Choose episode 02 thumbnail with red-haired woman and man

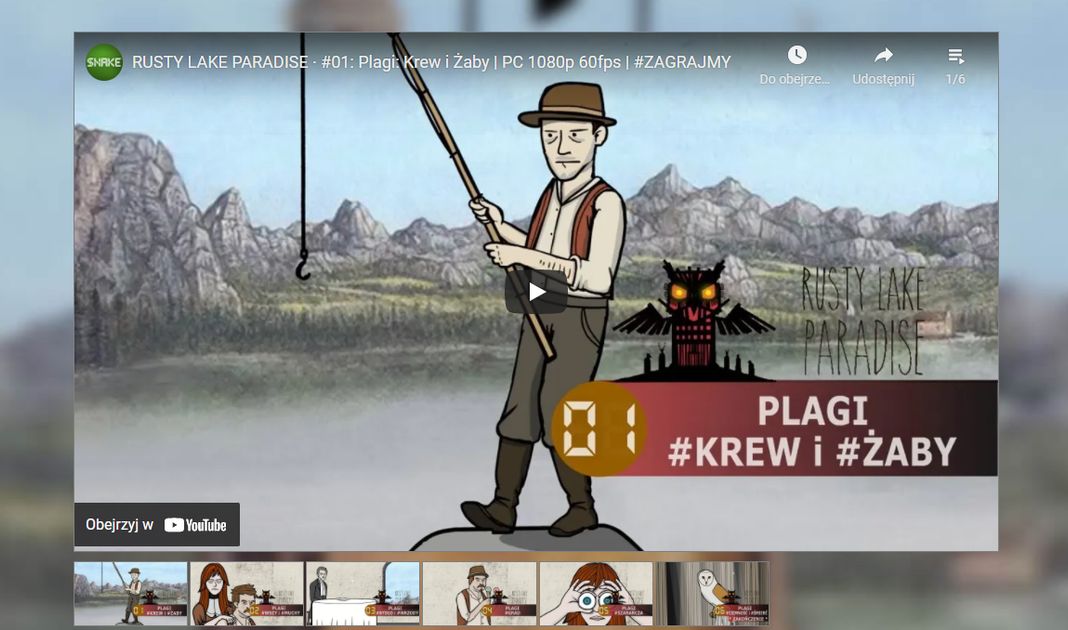coord(247,594)
